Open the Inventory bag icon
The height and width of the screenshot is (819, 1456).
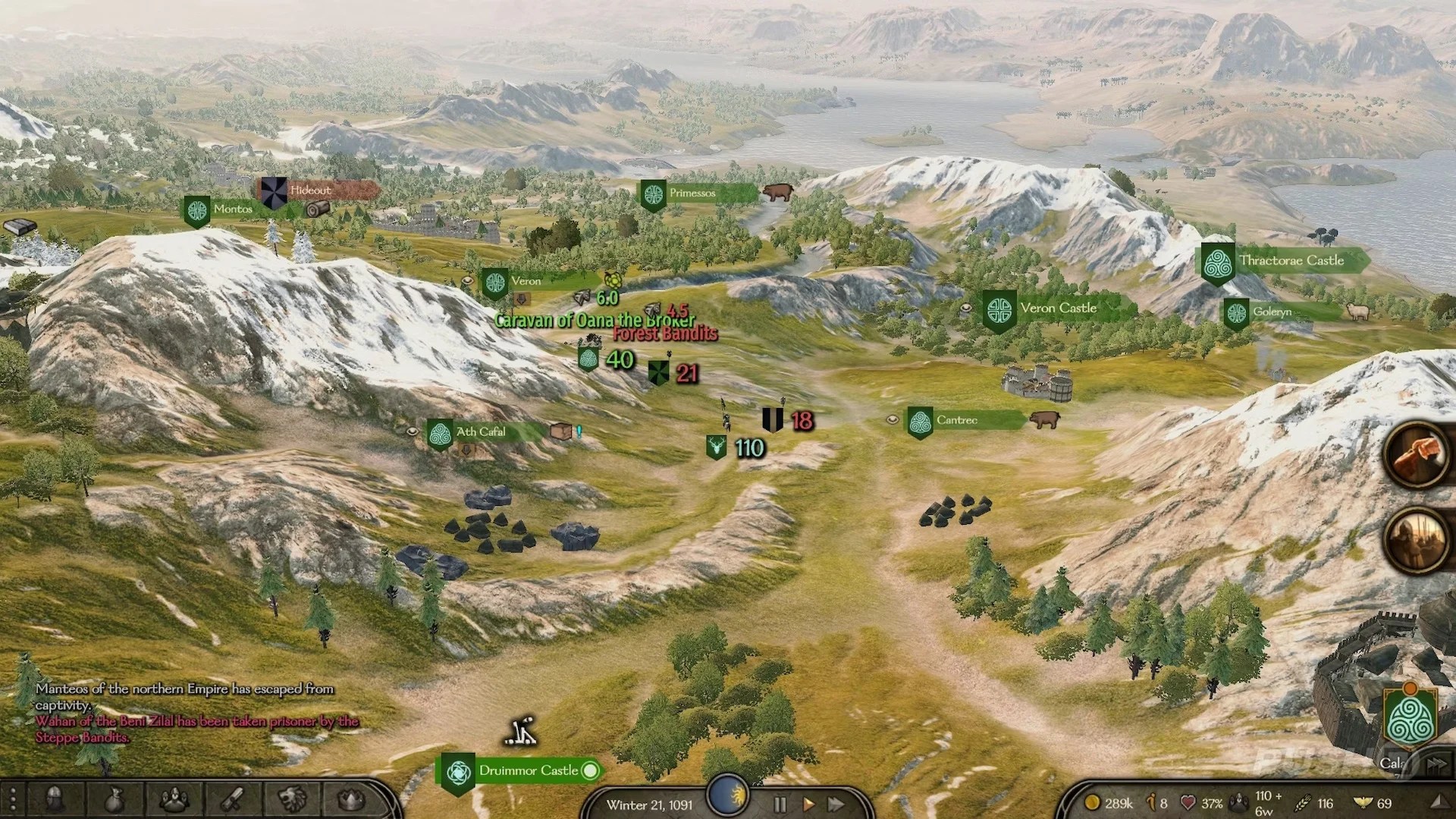[114, 800]
